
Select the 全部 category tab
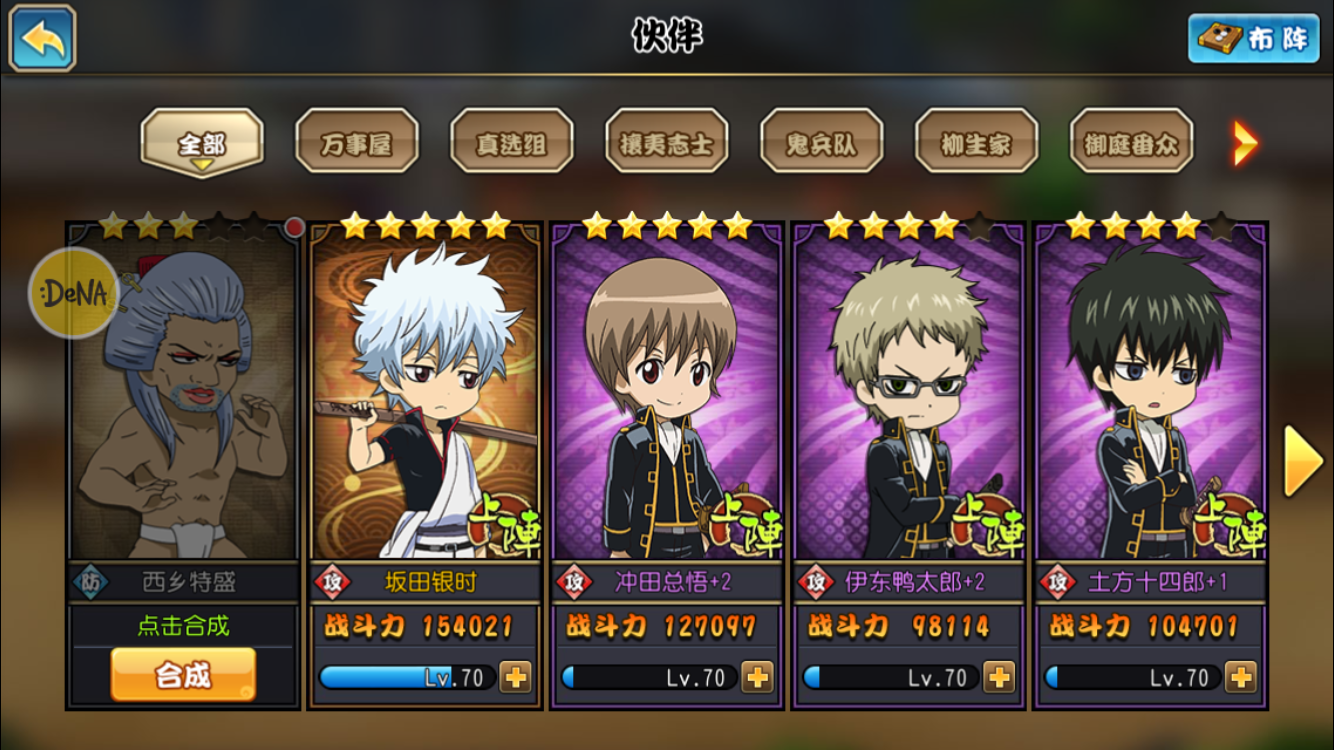[x=202, y=143]
